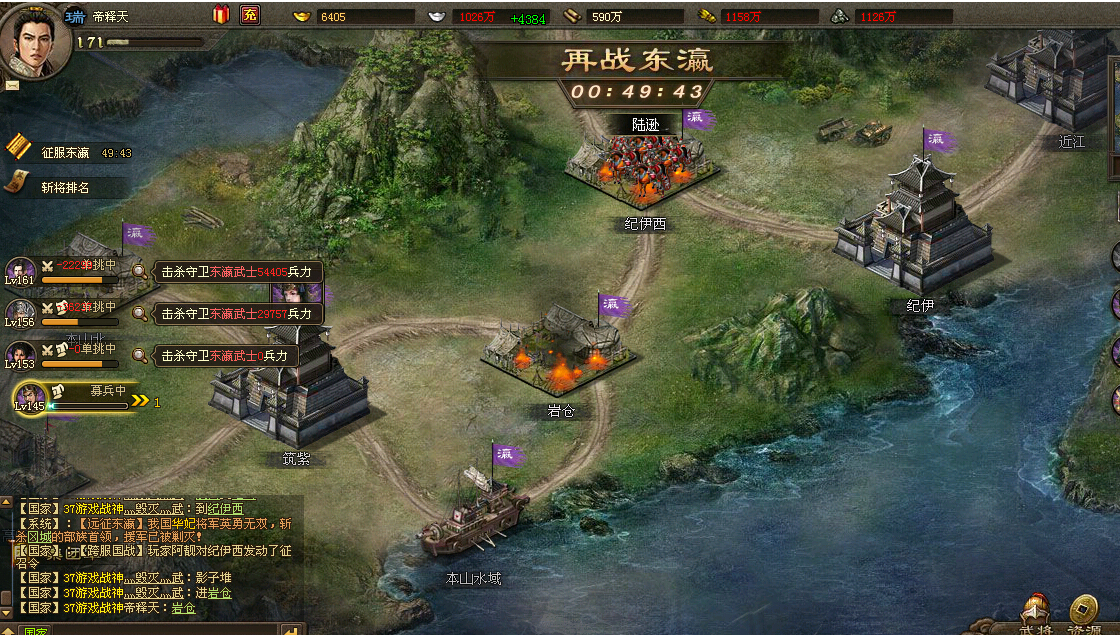This screenshot has height=635, width=1120.
Task: Select the Lv145 general who is recruiting
Action: click(30, 397)
